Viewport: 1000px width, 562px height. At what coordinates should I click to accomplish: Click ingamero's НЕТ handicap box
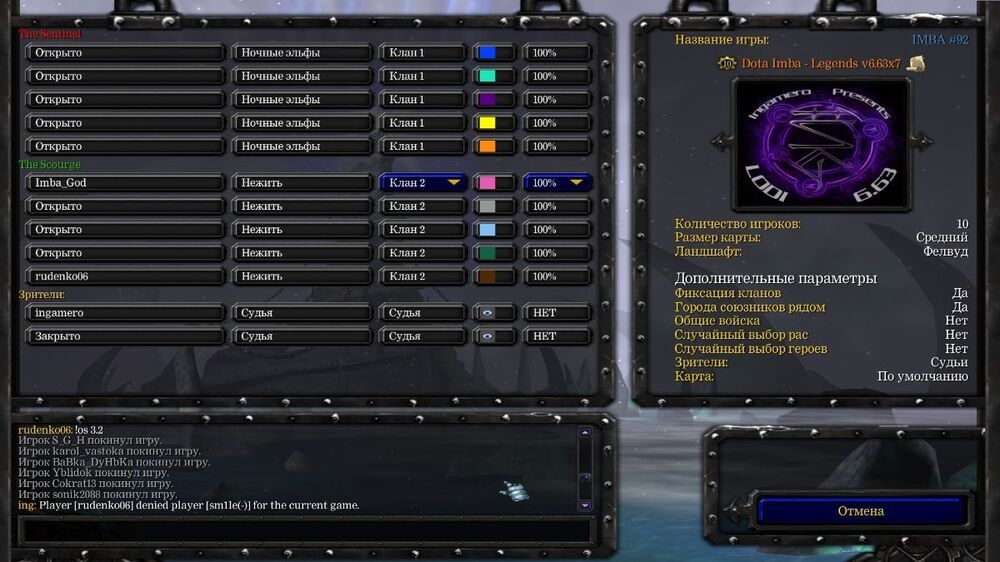click(x=557, y=313)
